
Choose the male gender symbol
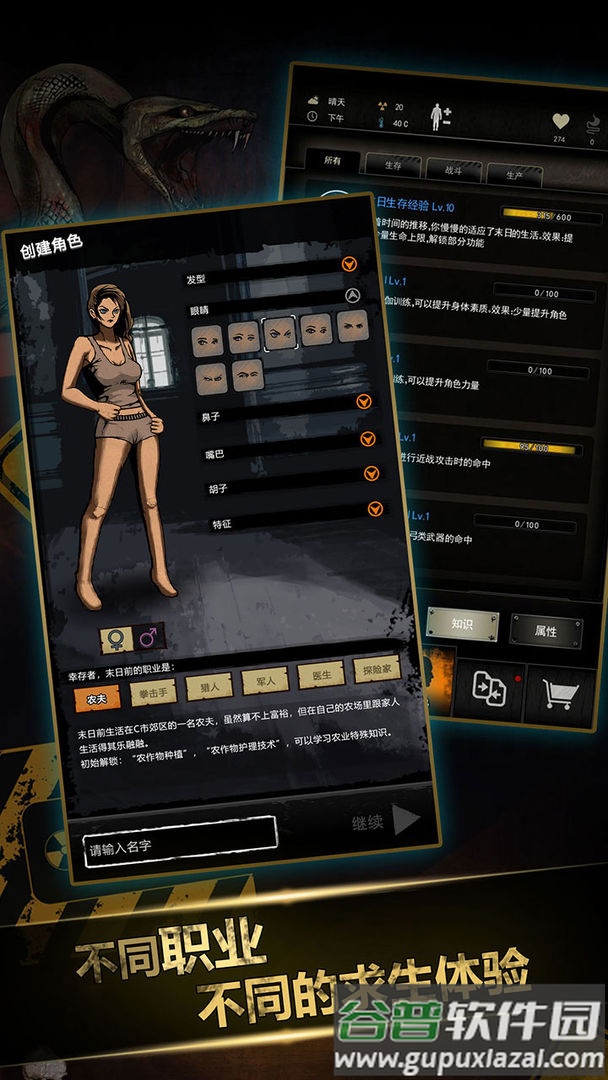pyautogui.click(x=149, y=635)
